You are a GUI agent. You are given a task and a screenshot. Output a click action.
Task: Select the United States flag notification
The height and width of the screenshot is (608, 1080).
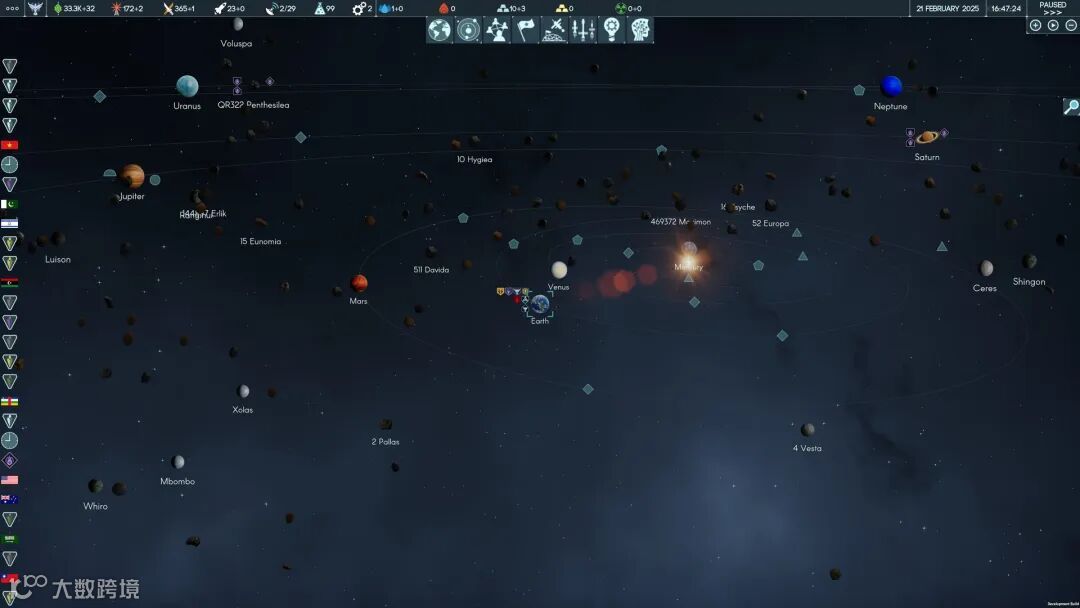click(x=10, y=480)
